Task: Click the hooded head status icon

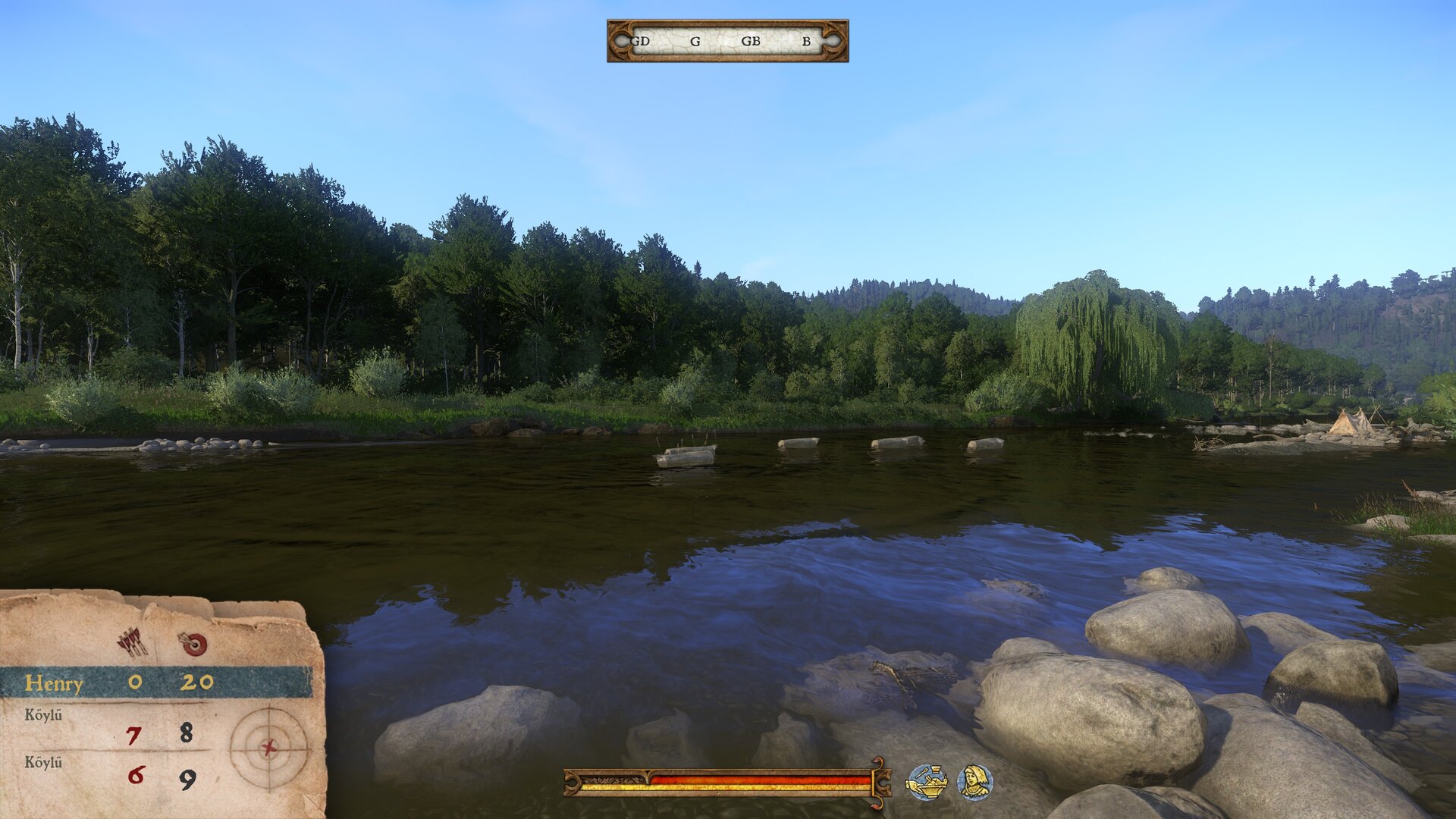Action: (x=974, y=782)
